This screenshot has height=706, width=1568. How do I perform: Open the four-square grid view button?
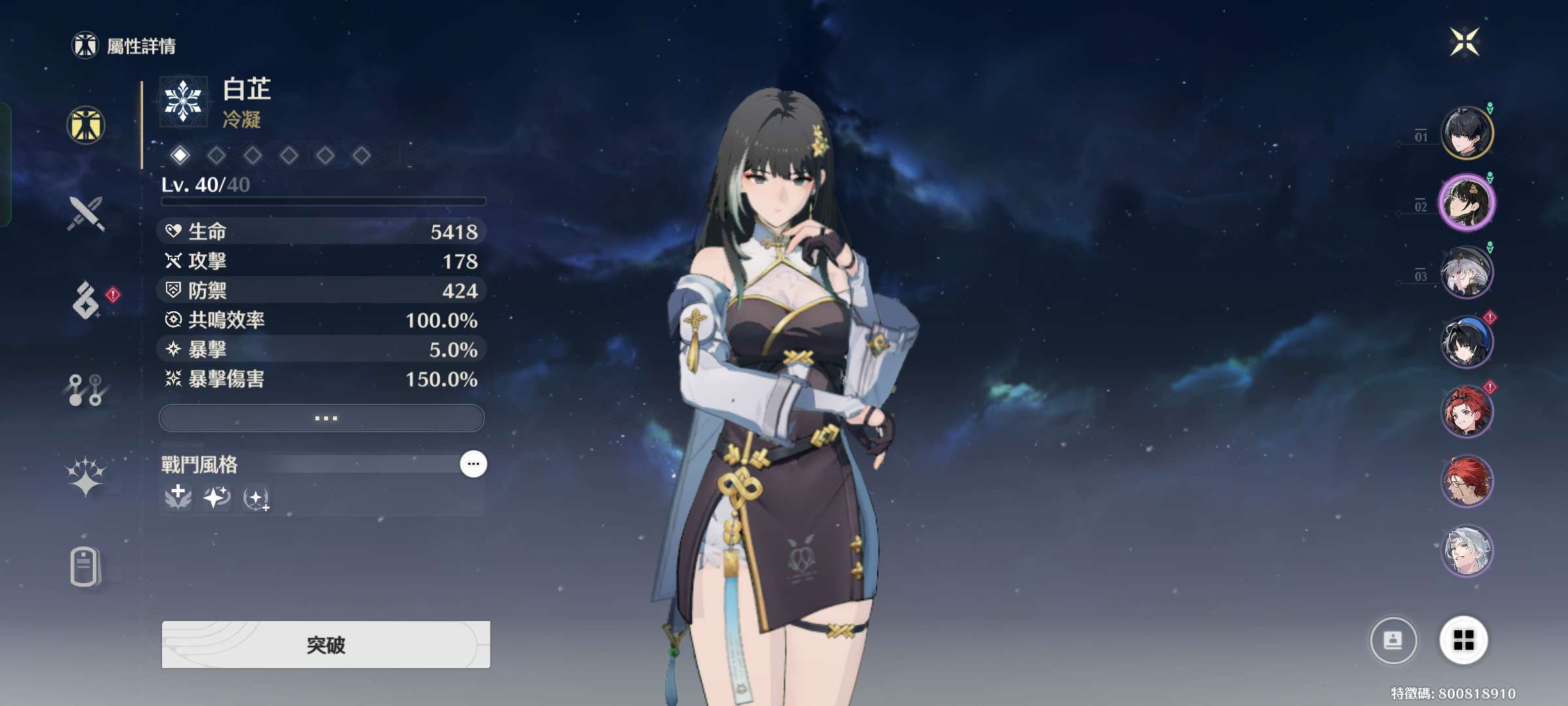click(x=1463, y=640)
